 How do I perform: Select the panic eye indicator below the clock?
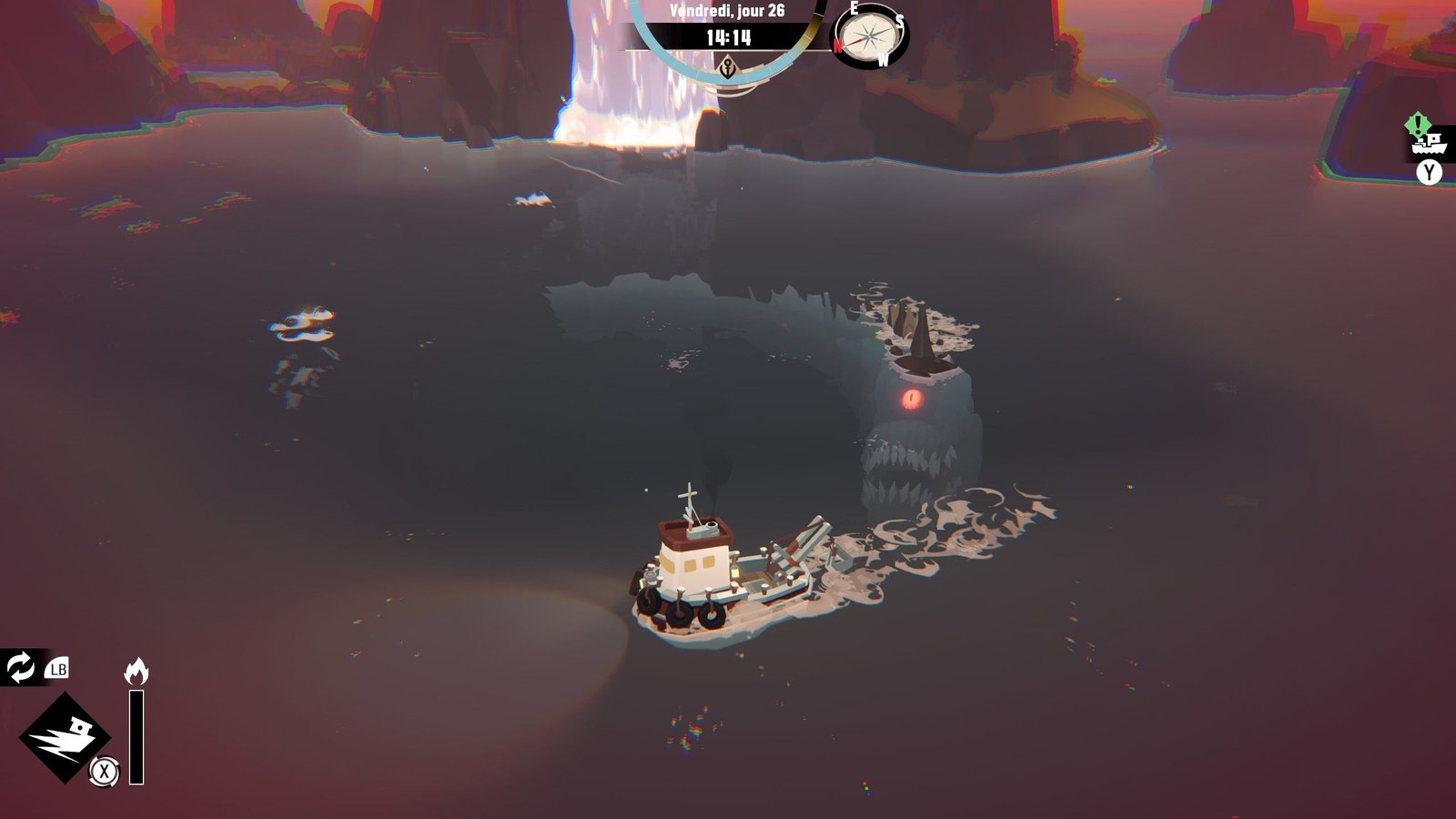coord(727,67)
